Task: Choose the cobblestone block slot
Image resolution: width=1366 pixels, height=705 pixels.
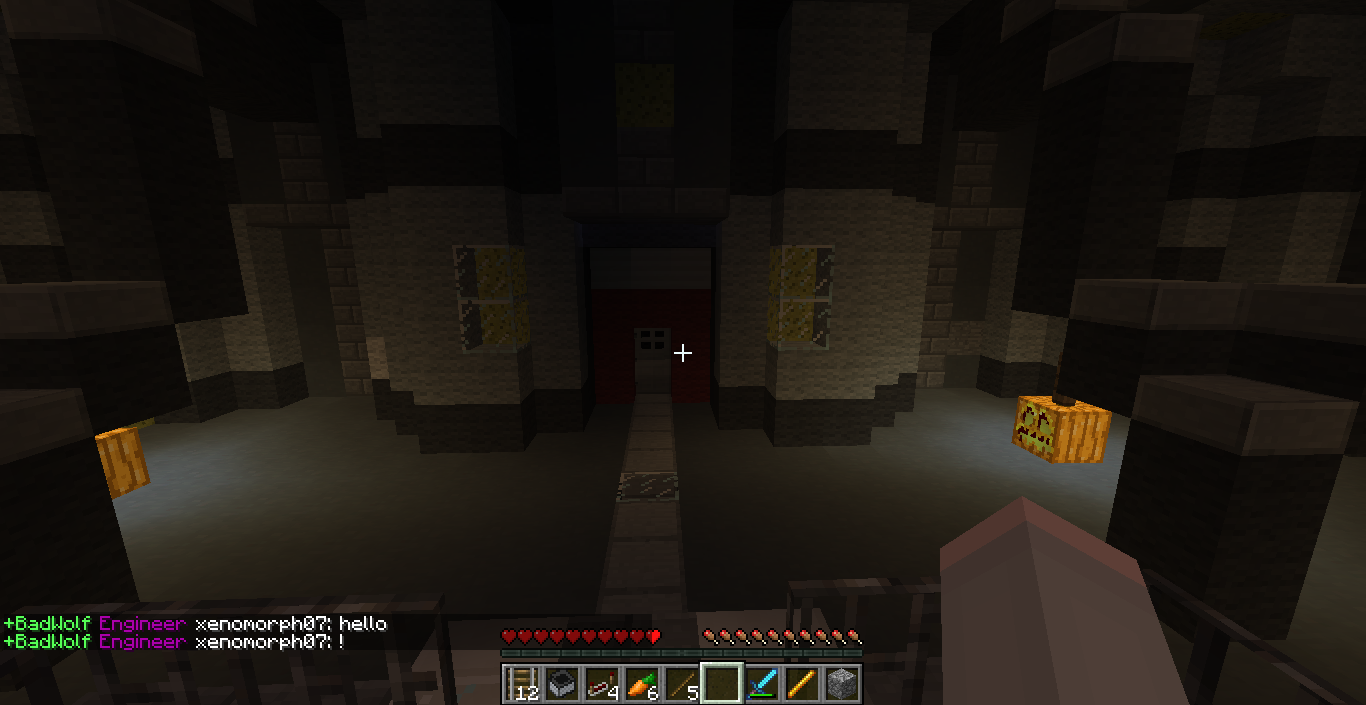Action: pyautogui.click(x=842, y=684)
